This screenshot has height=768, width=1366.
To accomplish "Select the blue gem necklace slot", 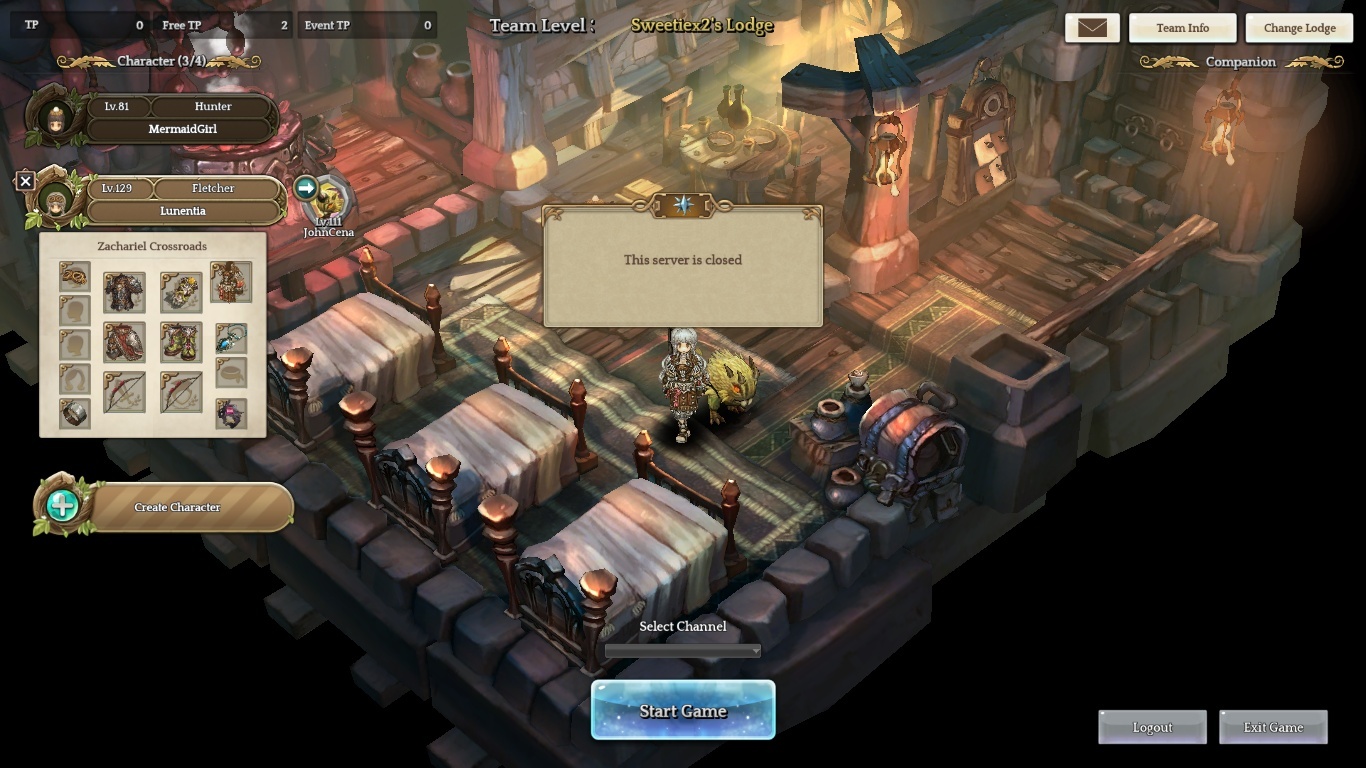I will pyautogui.click(x=231, y=338).
